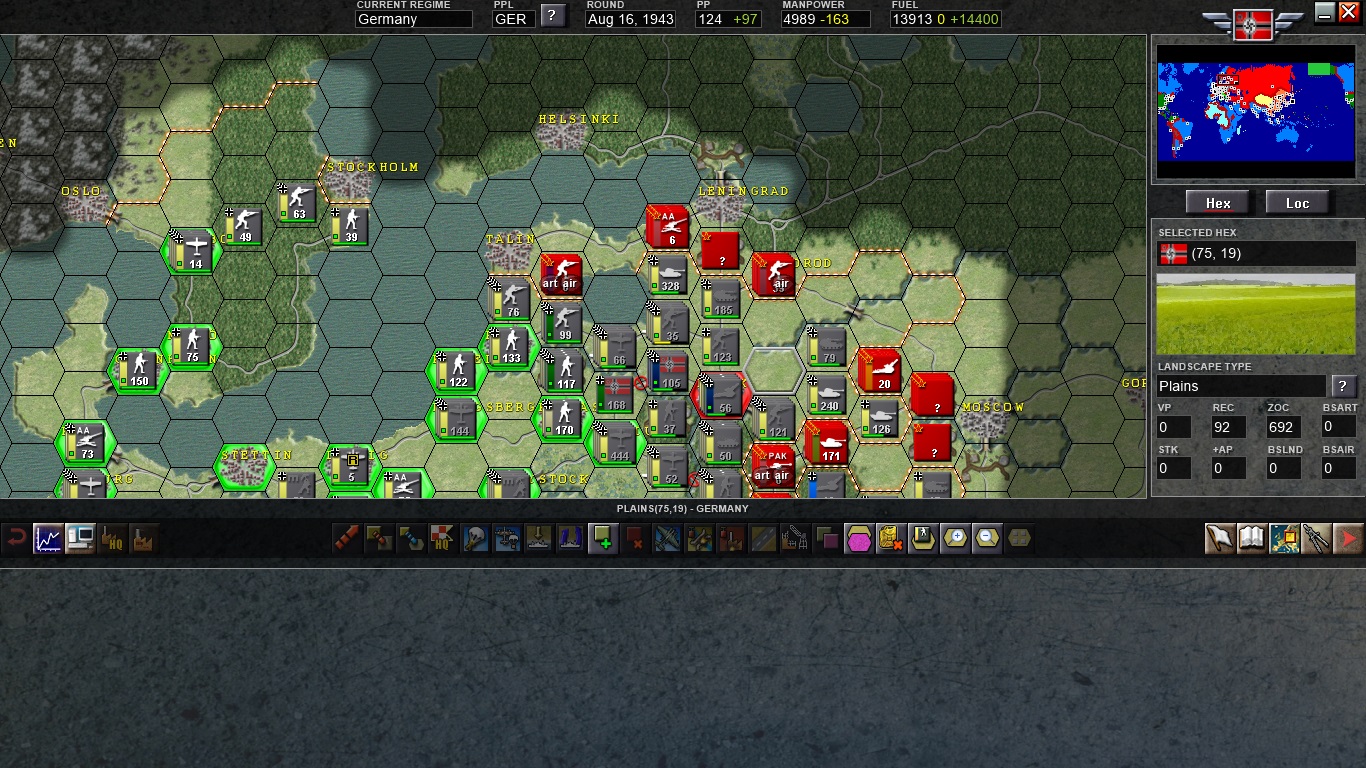Click the world minimap in the top right
This screenshot has width=1366, height=768.
point(1256,110)
